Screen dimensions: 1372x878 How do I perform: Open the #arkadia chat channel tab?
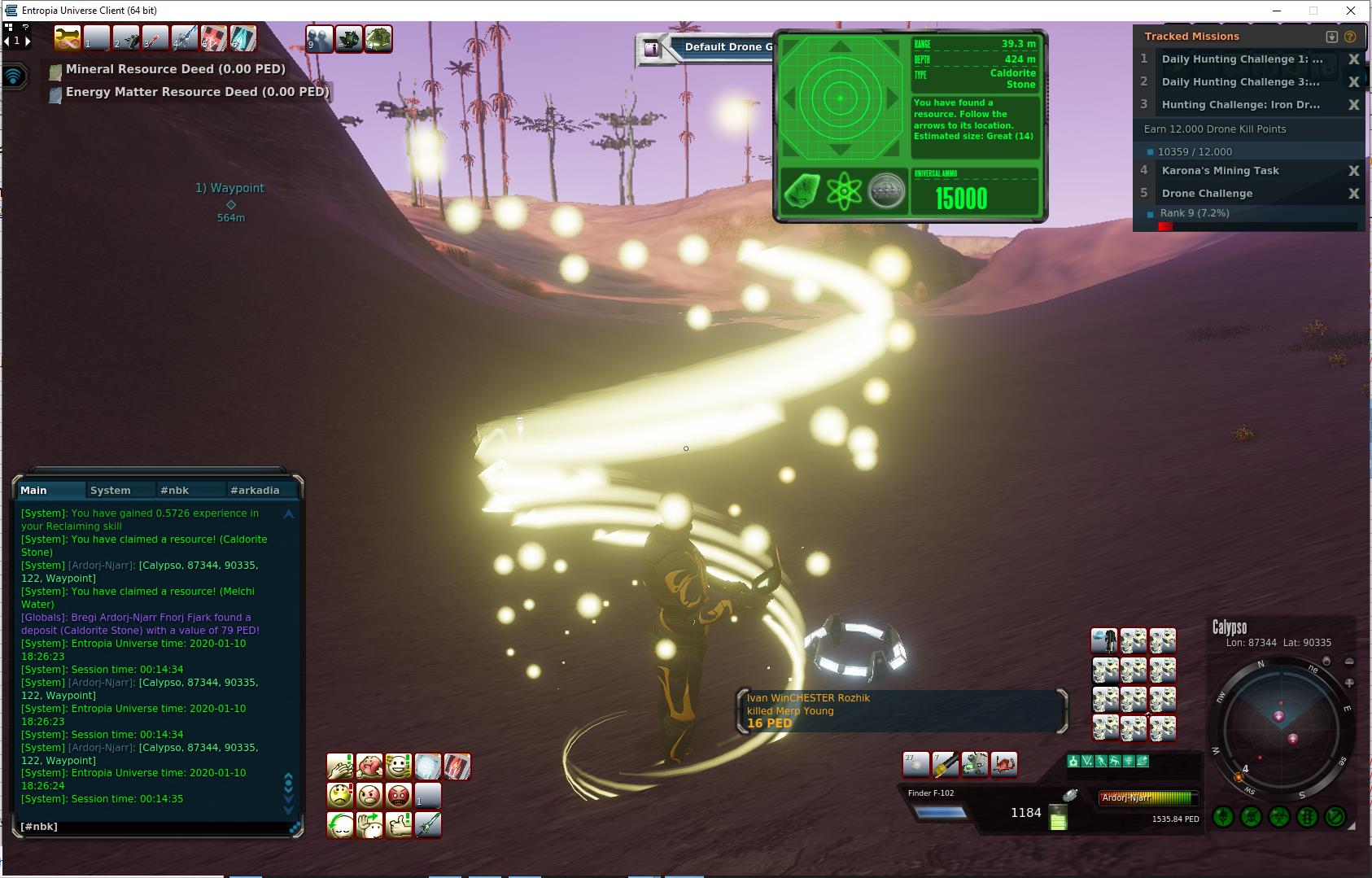[x=255, y=490]
